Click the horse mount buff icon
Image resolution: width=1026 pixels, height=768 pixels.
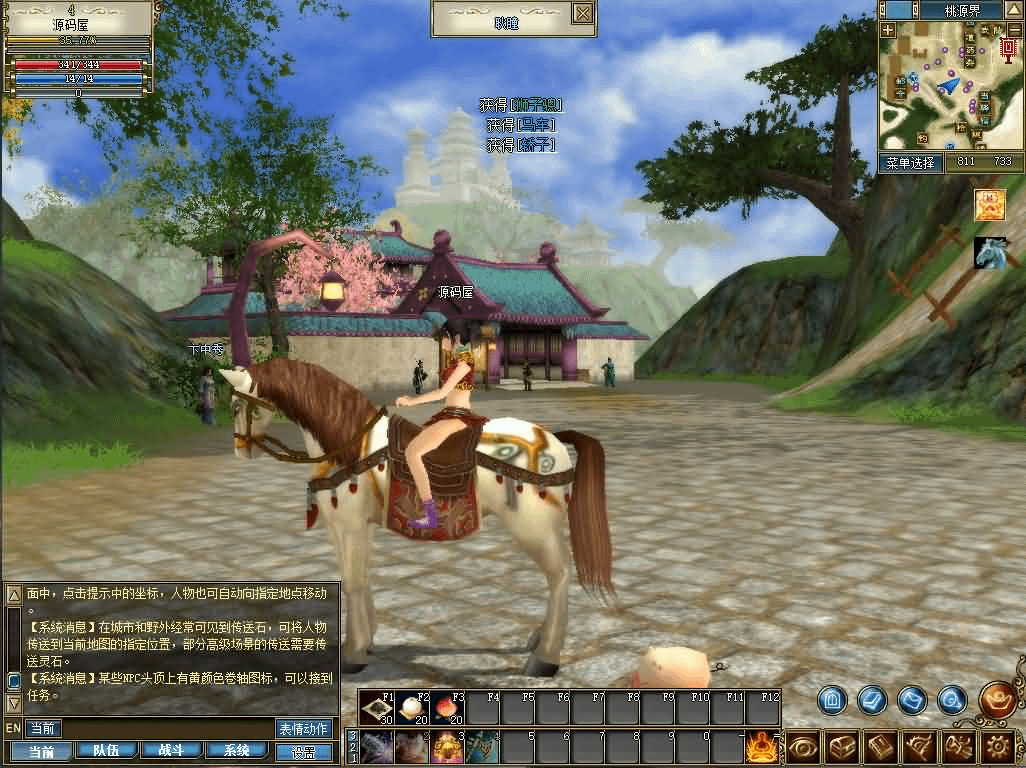pyautogui.click(x=989, y=253)
